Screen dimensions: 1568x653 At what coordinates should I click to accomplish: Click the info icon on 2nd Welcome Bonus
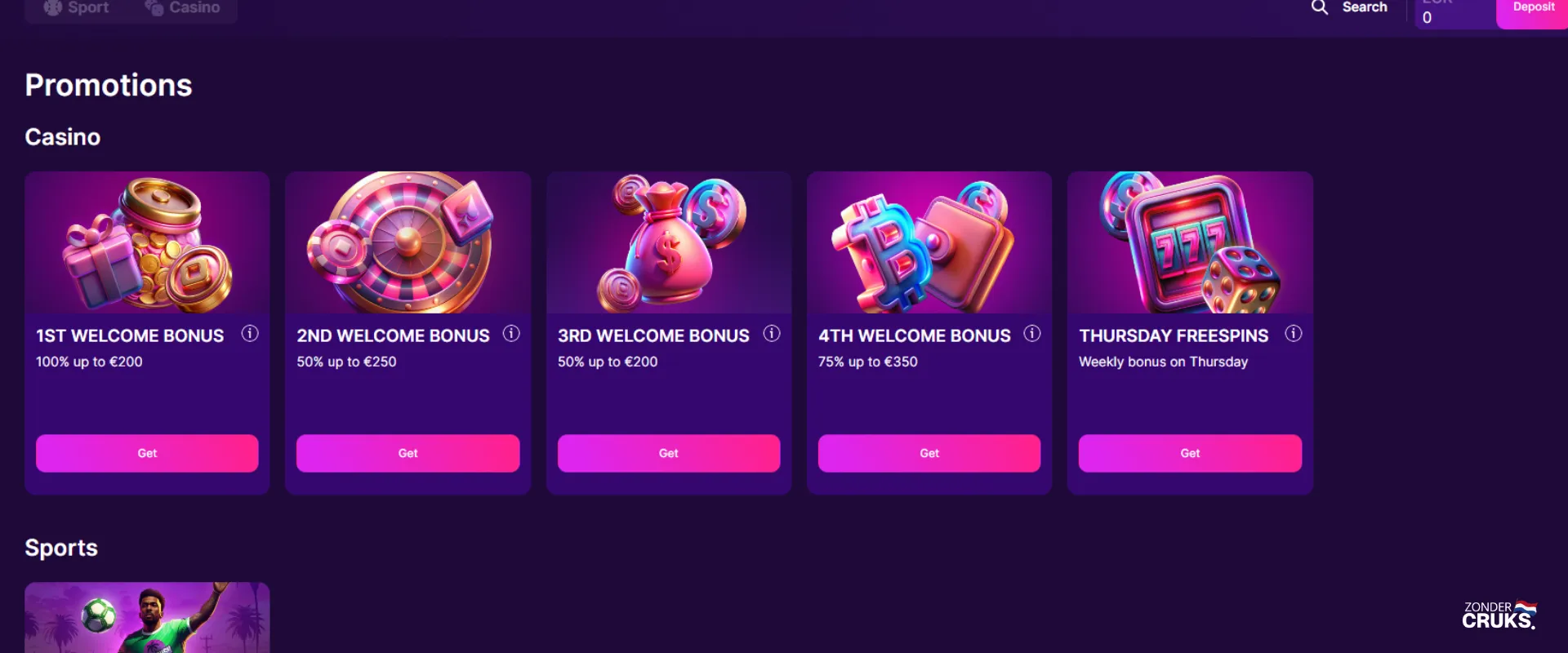coord(511,333)
